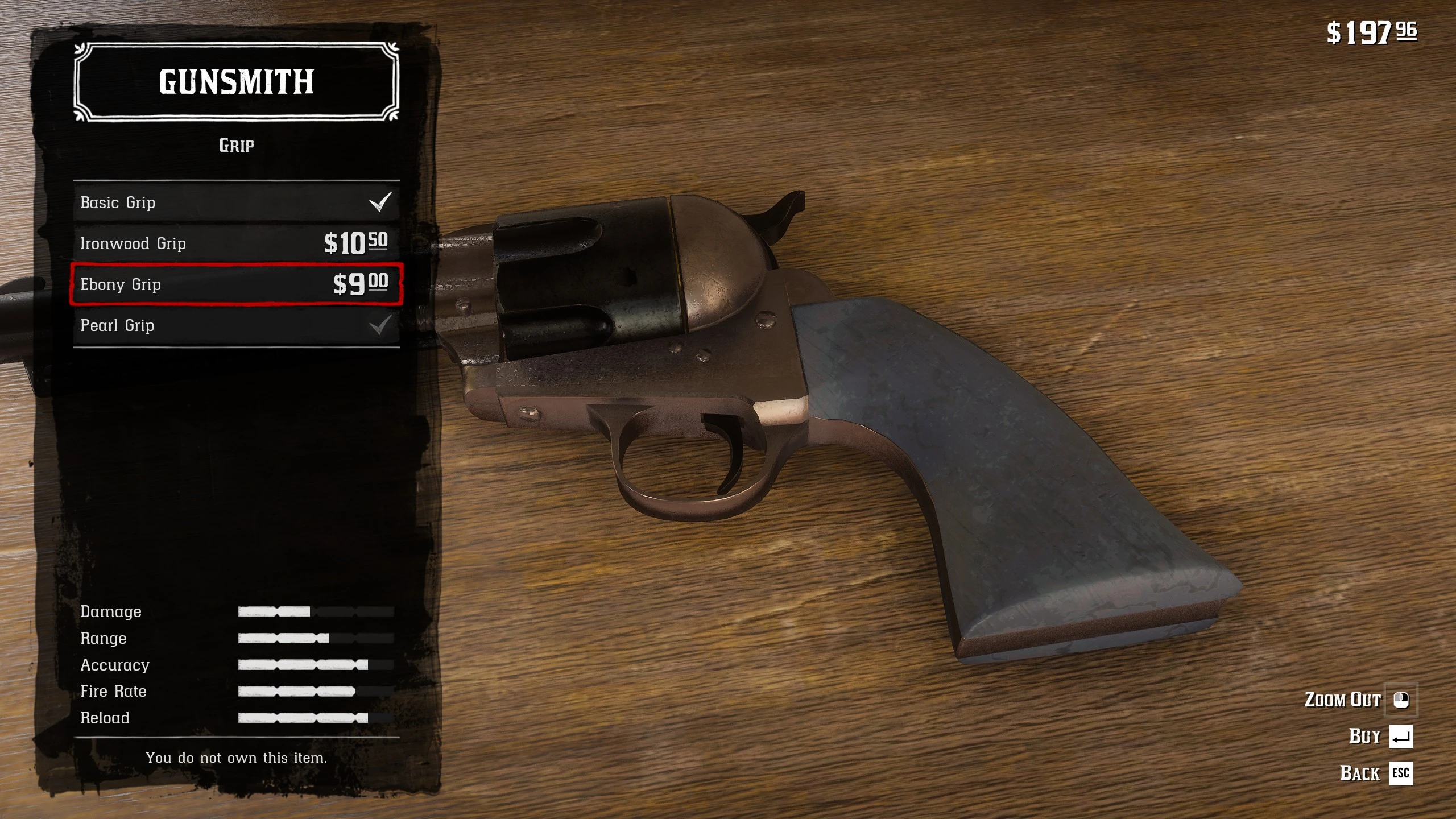Select the Basic Grip option
Image resolution: width=1456 pixels, height=819 pixels.
pos(236,202)
